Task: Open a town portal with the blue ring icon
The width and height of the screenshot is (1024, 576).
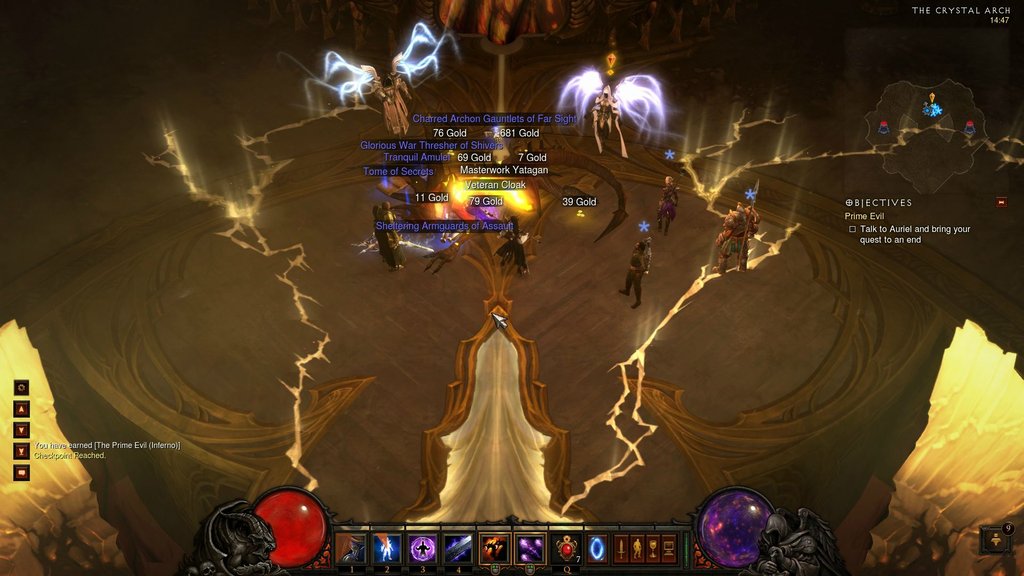Action: (x=596, y=549)
